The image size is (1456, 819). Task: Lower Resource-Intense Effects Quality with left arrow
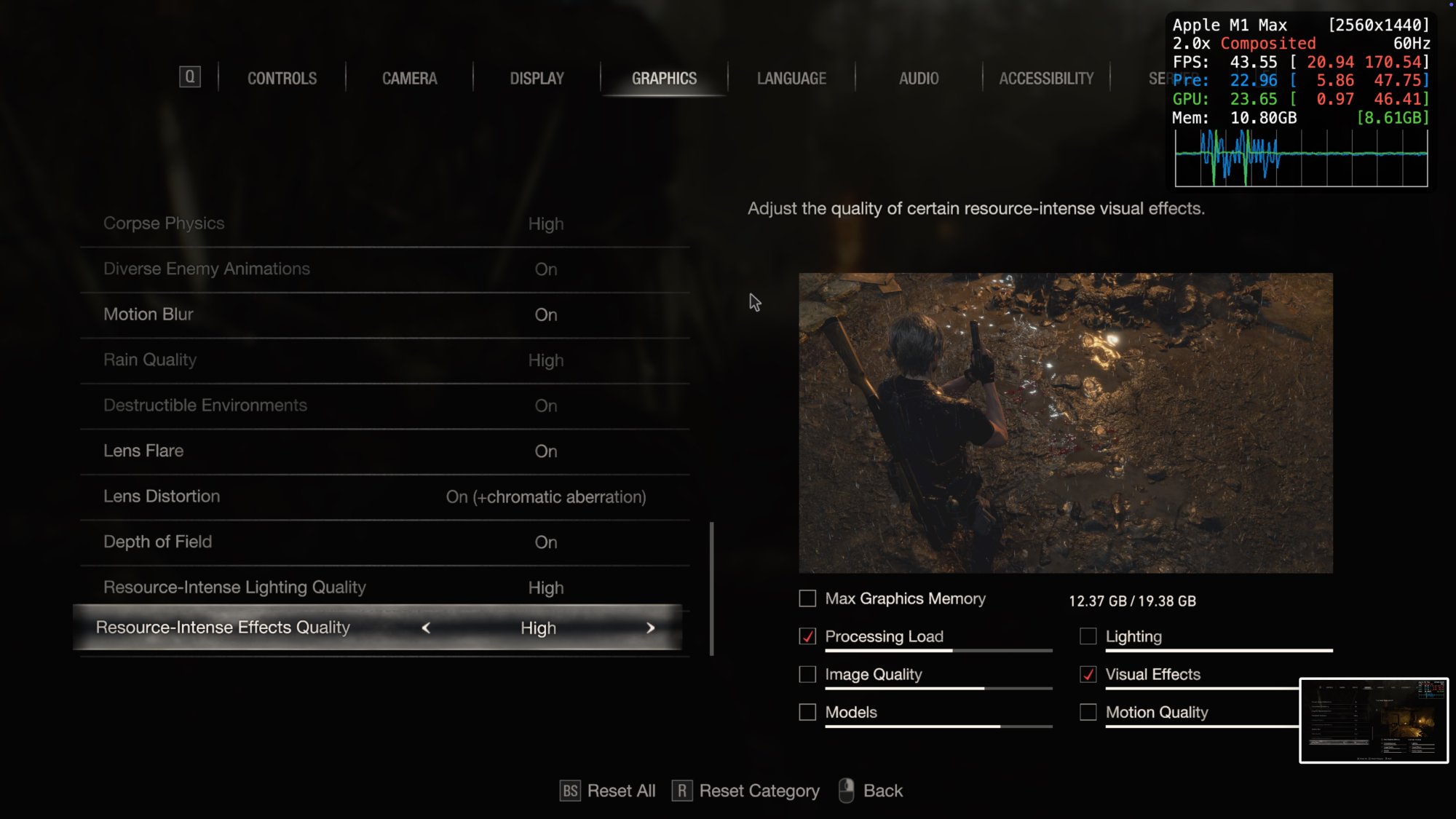point(426,628)
